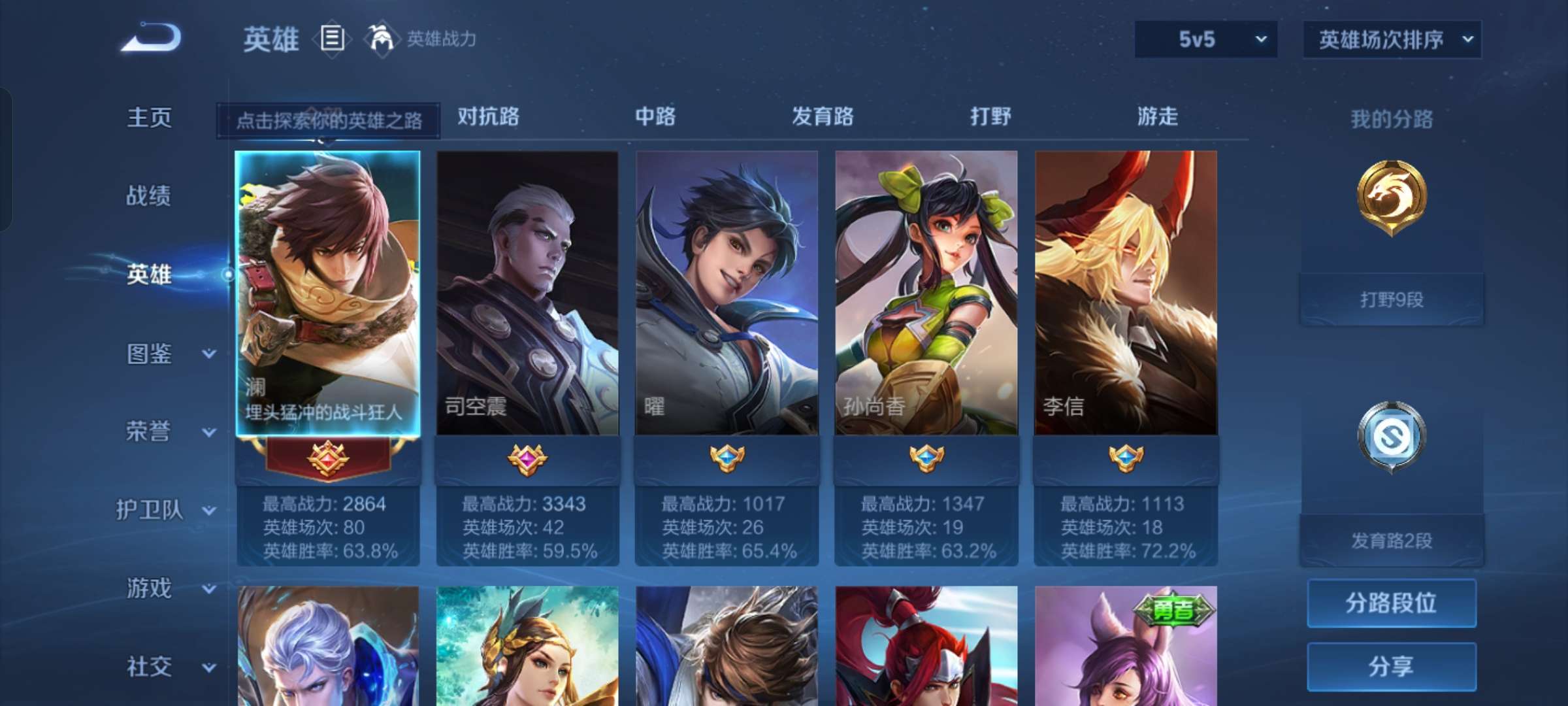Click the helmet icon for 英雄战力
1568x706 pixels.
[378, 38]
